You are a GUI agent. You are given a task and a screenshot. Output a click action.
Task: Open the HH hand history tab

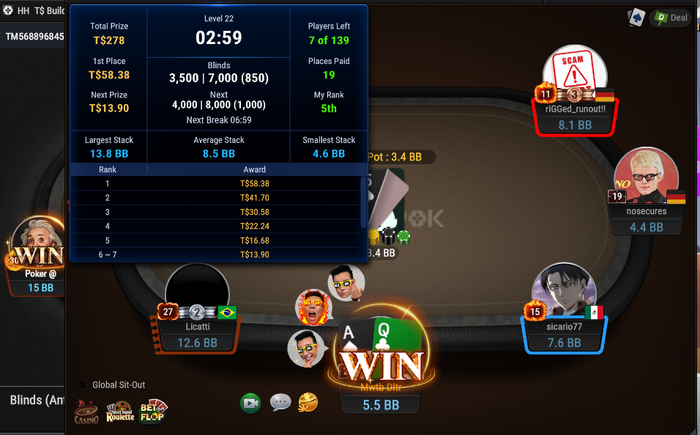(23, 11)
